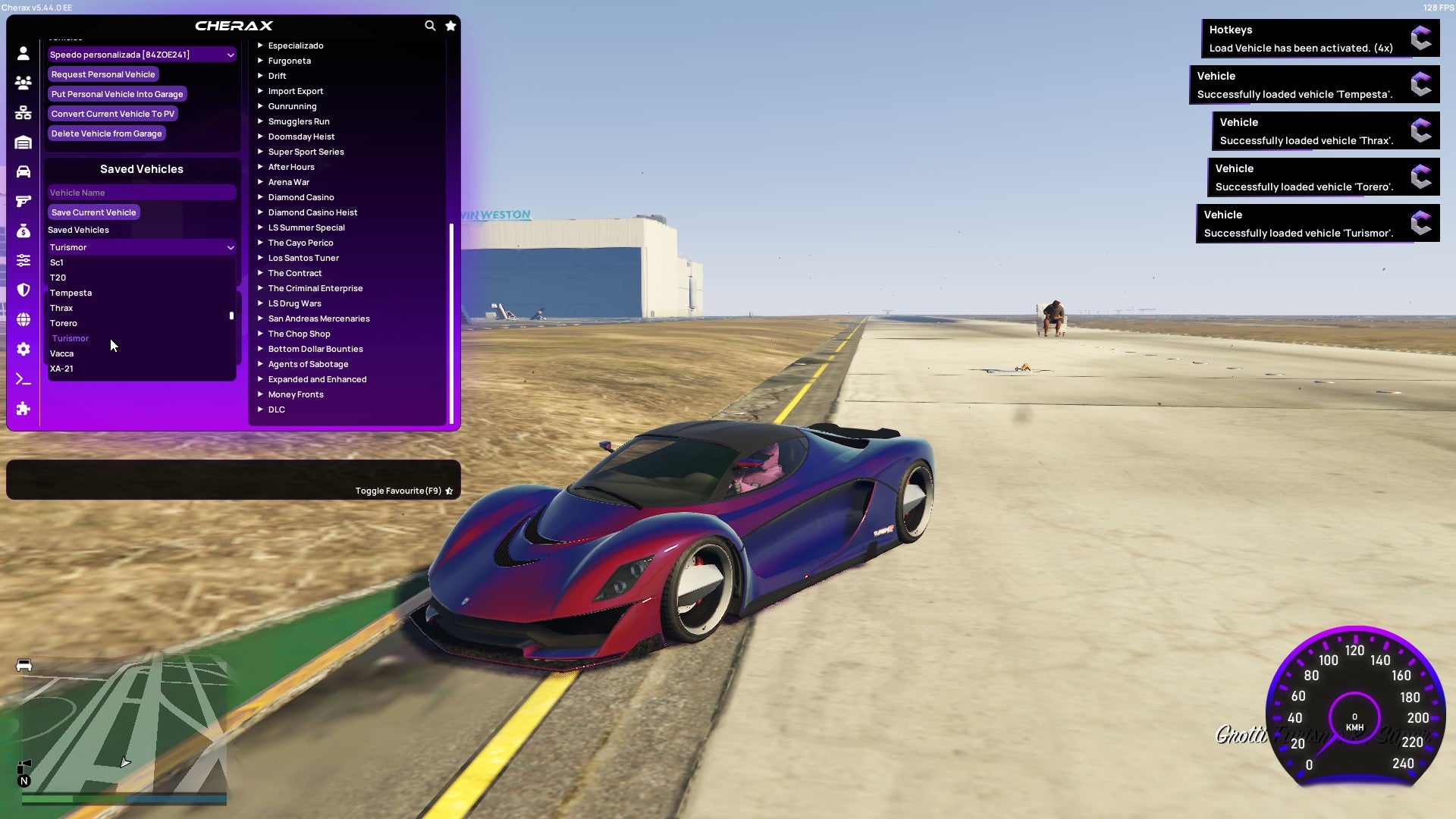Click the search magnifier in the Cherax header
Image resolution: width=1456 pixels, height=819 pixels.
pos(430,25)
